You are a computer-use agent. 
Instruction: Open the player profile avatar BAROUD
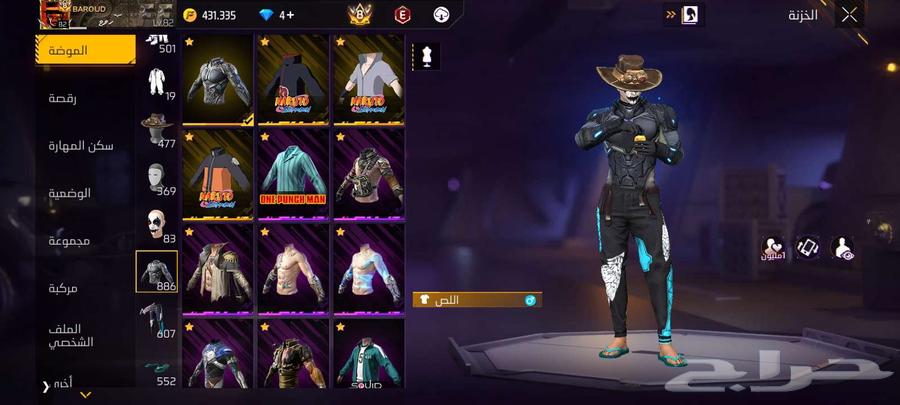point(59,14)
